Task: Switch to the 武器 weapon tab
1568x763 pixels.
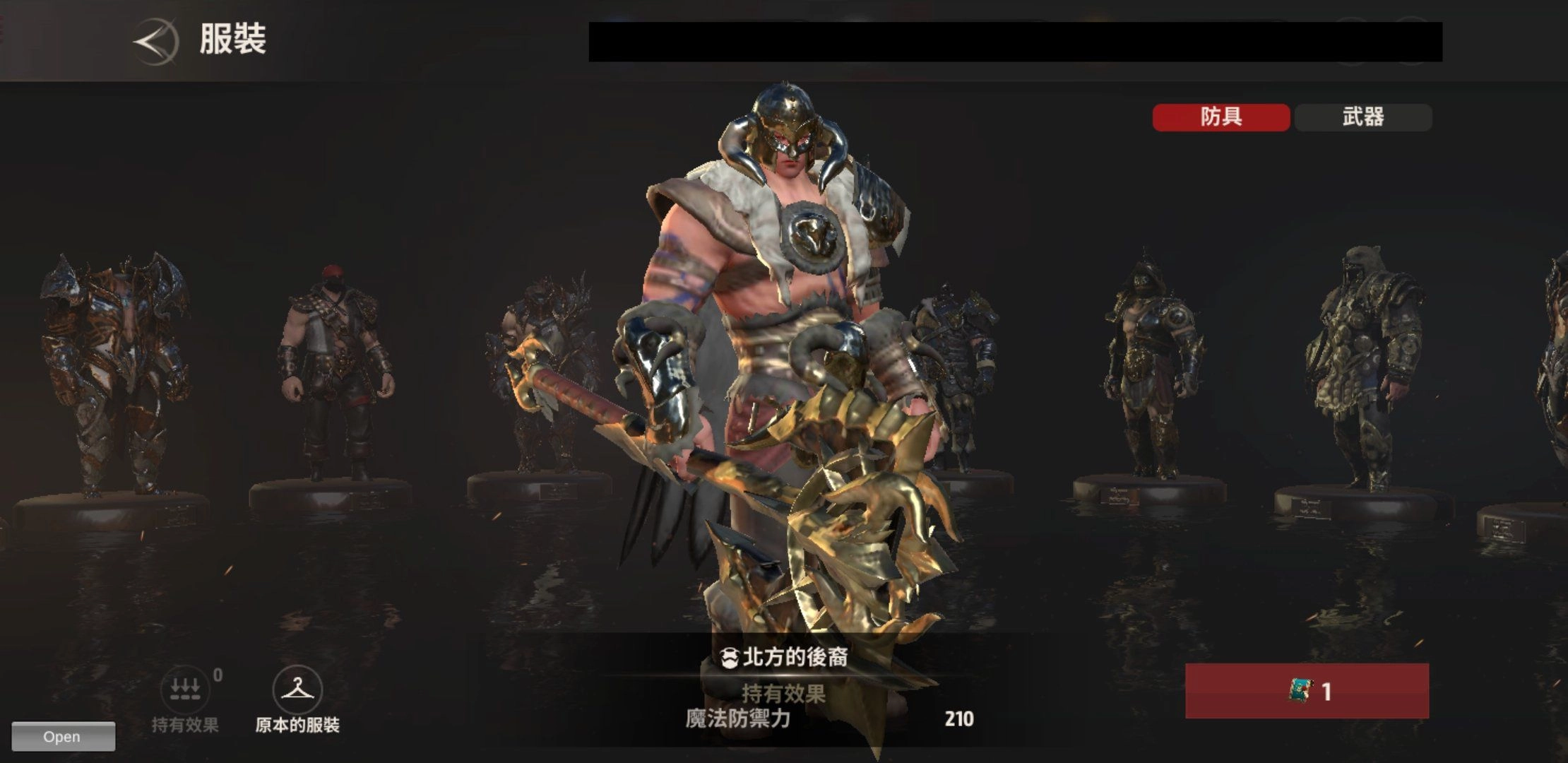Action: pos(1363,117)
